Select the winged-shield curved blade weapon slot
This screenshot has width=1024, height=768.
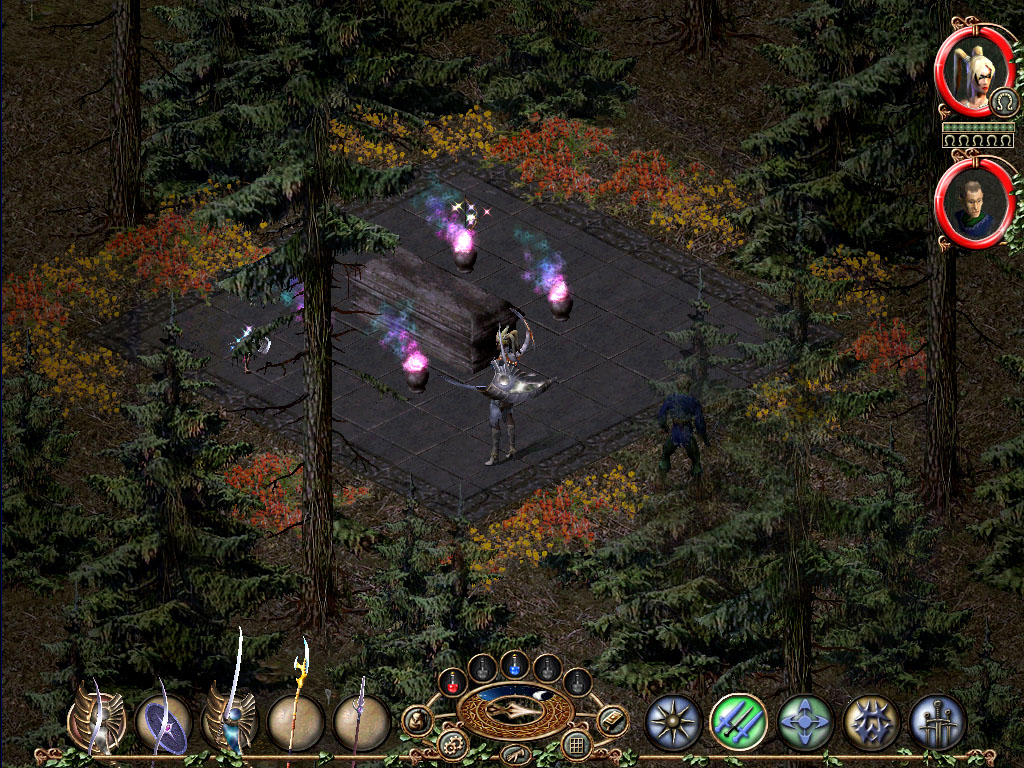97,720
